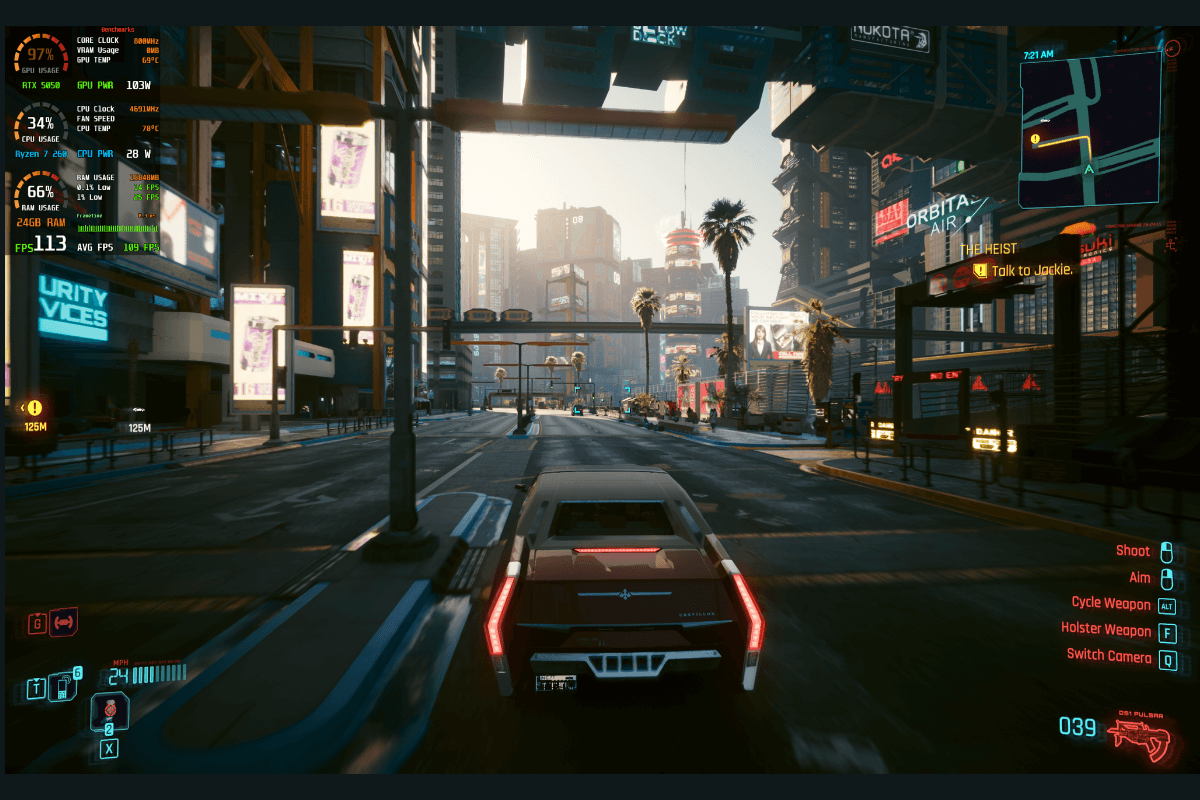Image resolution: width=1200 pixels, height=800 pixels.
Task: Select The Heist quest tracker
Action: pyautogui.click(x=988, y=249)
